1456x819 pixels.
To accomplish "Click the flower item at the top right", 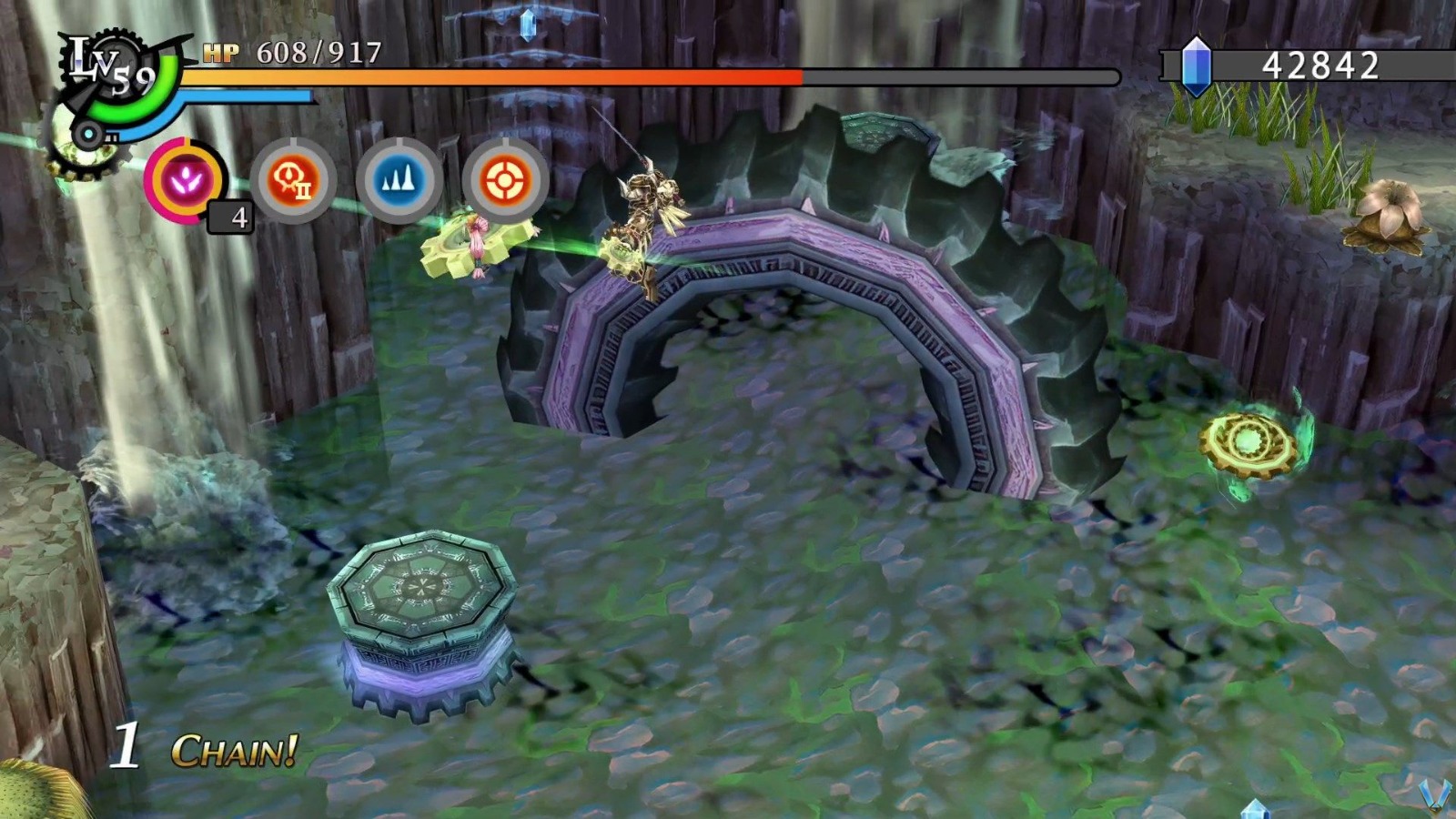I will 1390,208.
